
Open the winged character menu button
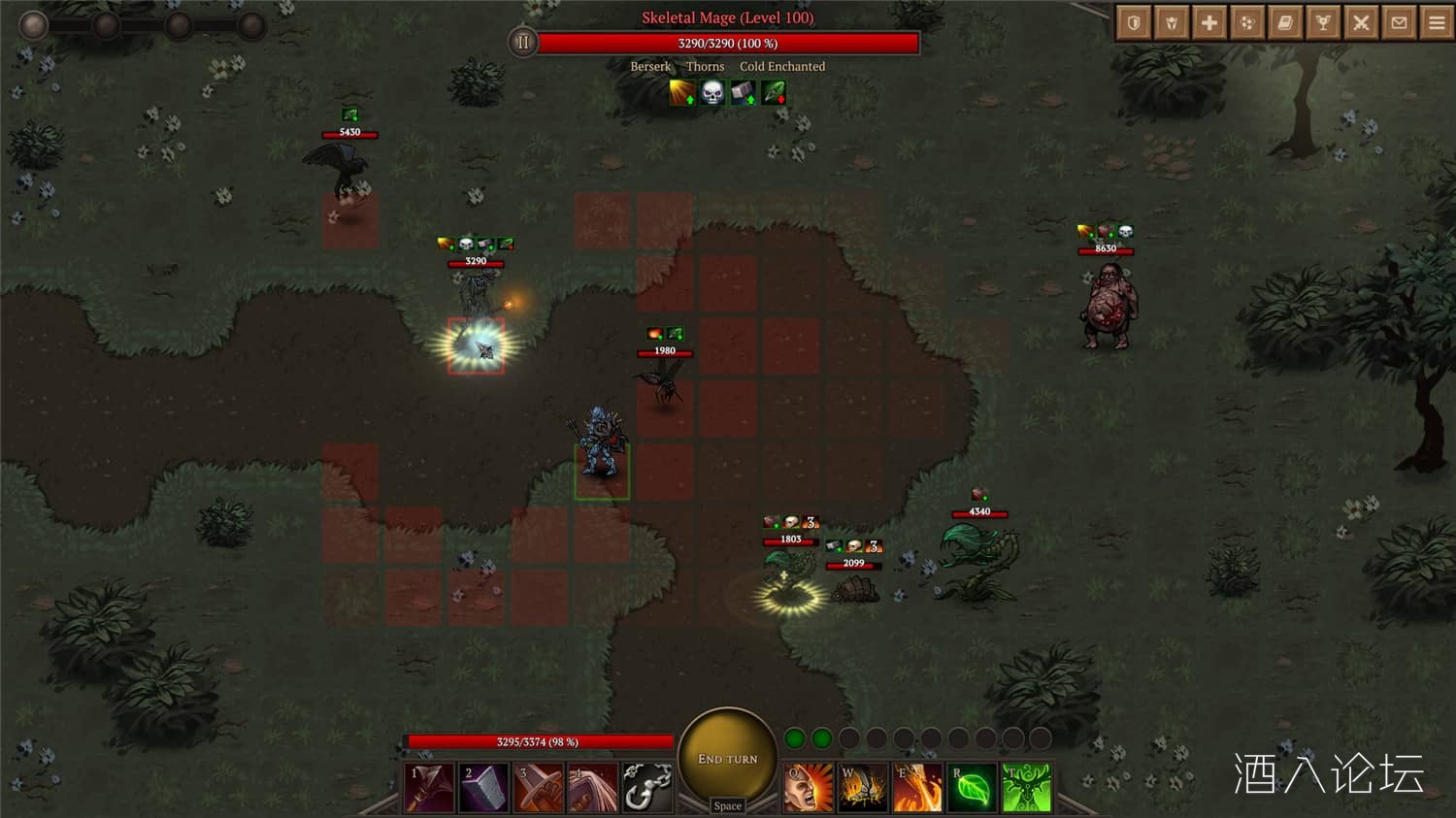click(1172, 22)
